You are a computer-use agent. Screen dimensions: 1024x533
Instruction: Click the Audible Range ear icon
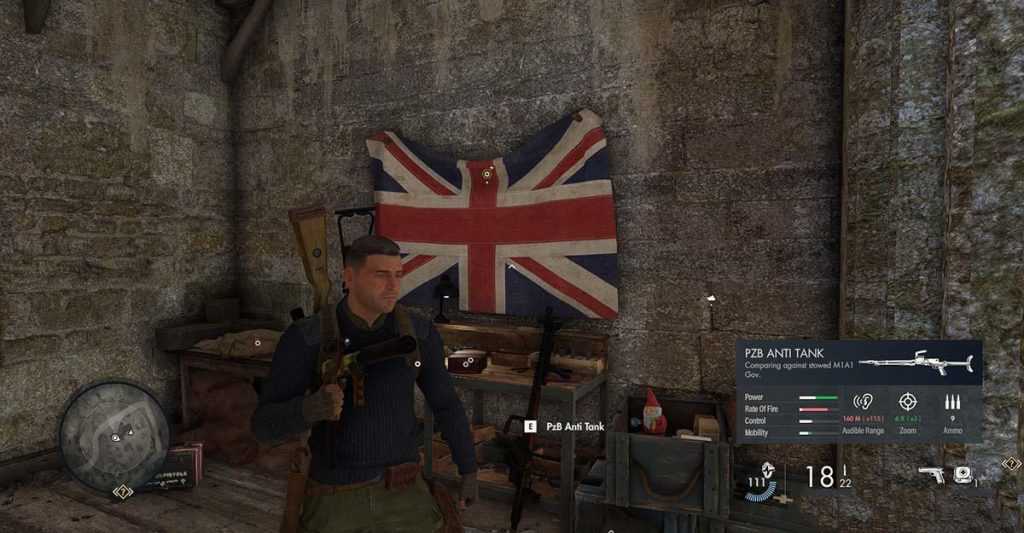(863, 400)
